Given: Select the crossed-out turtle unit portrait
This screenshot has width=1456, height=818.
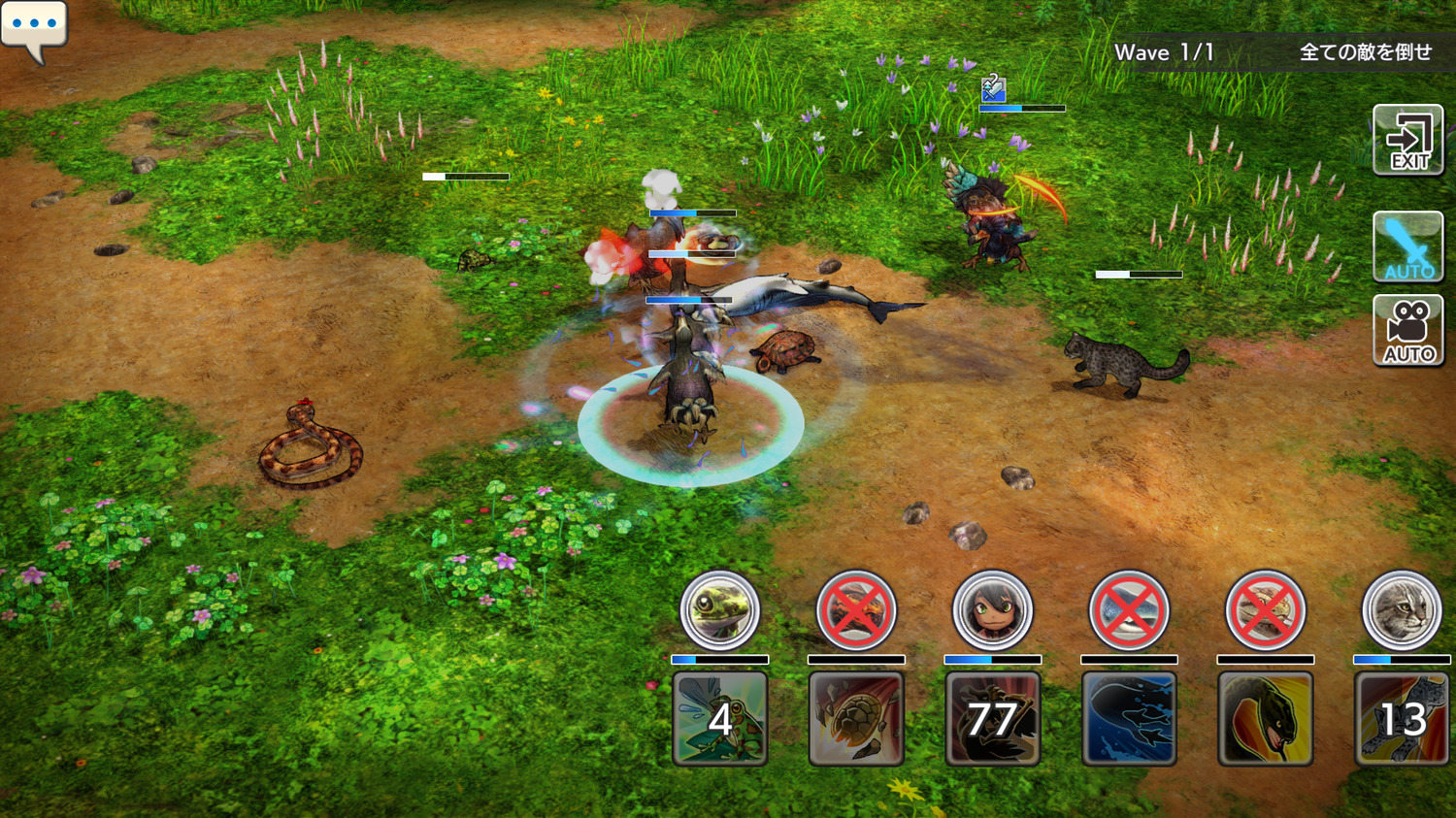Looking at the screenshot, I should tap(855, 610).
